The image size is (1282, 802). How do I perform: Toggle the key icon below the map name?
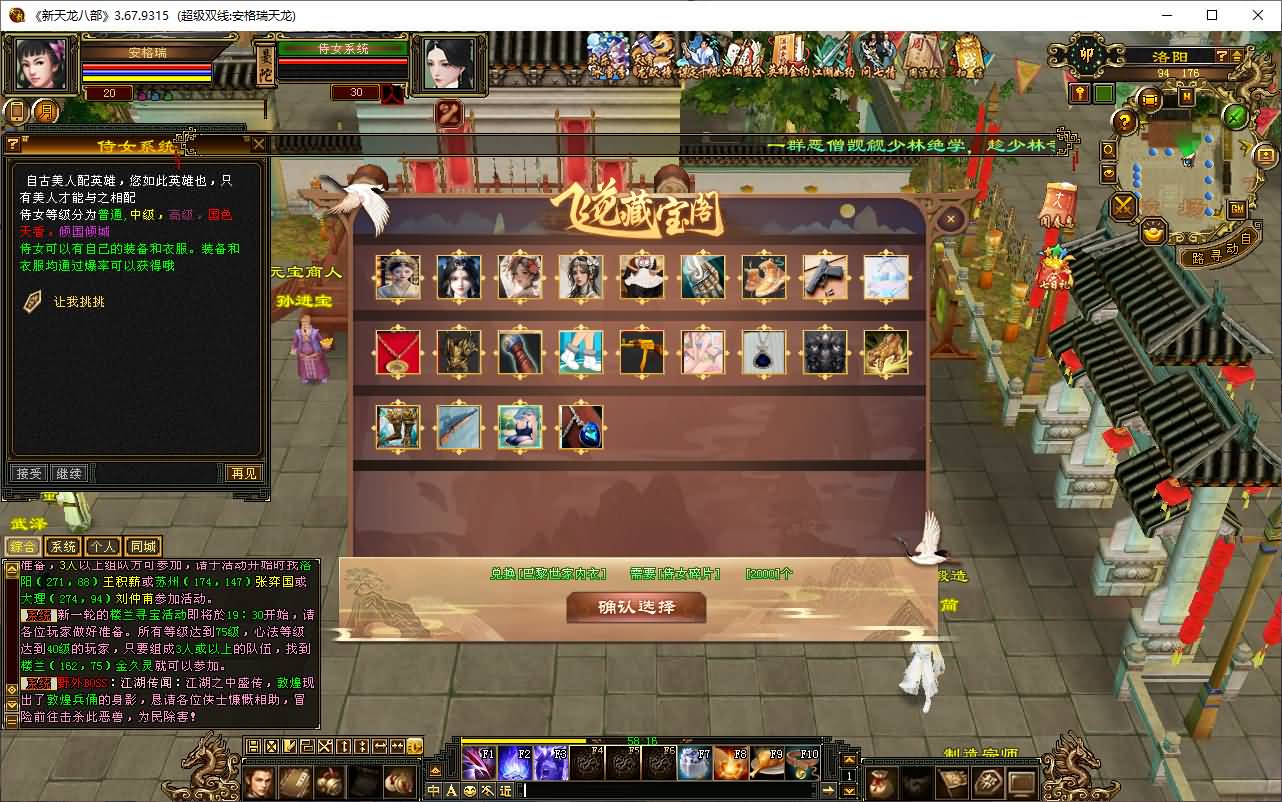click(x=1079, y=92)
